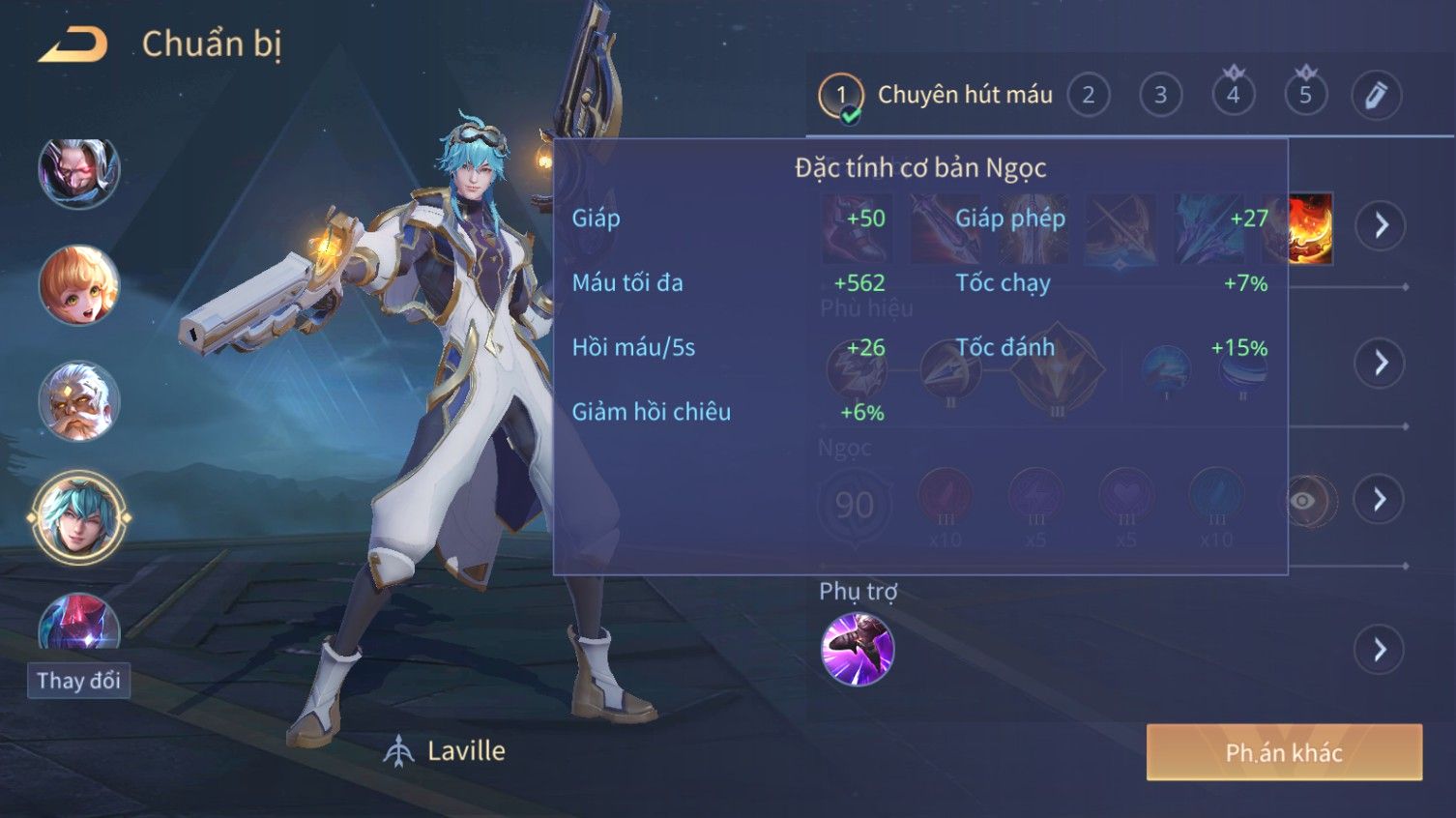The image size is (1456, 818).
Task: Switch to loadout preset 2
Action: (x=1088, y=96)
